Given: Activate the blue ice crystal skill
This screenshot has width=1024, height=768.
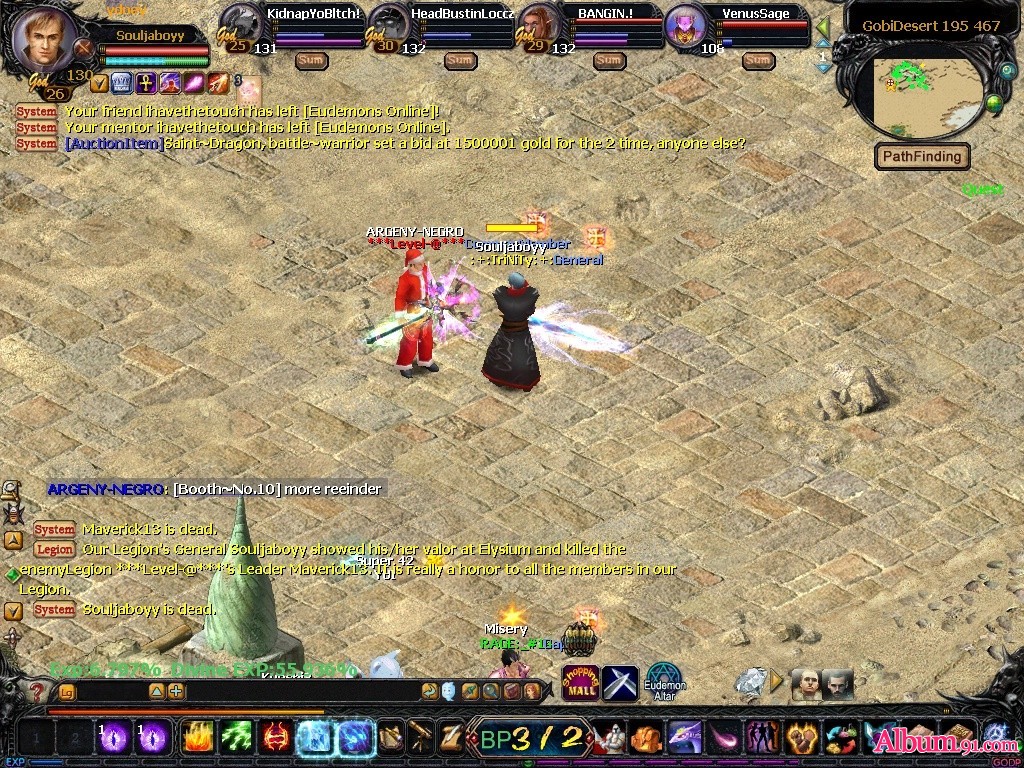Looking at the screenshot, I should click(x=315, y=738).
